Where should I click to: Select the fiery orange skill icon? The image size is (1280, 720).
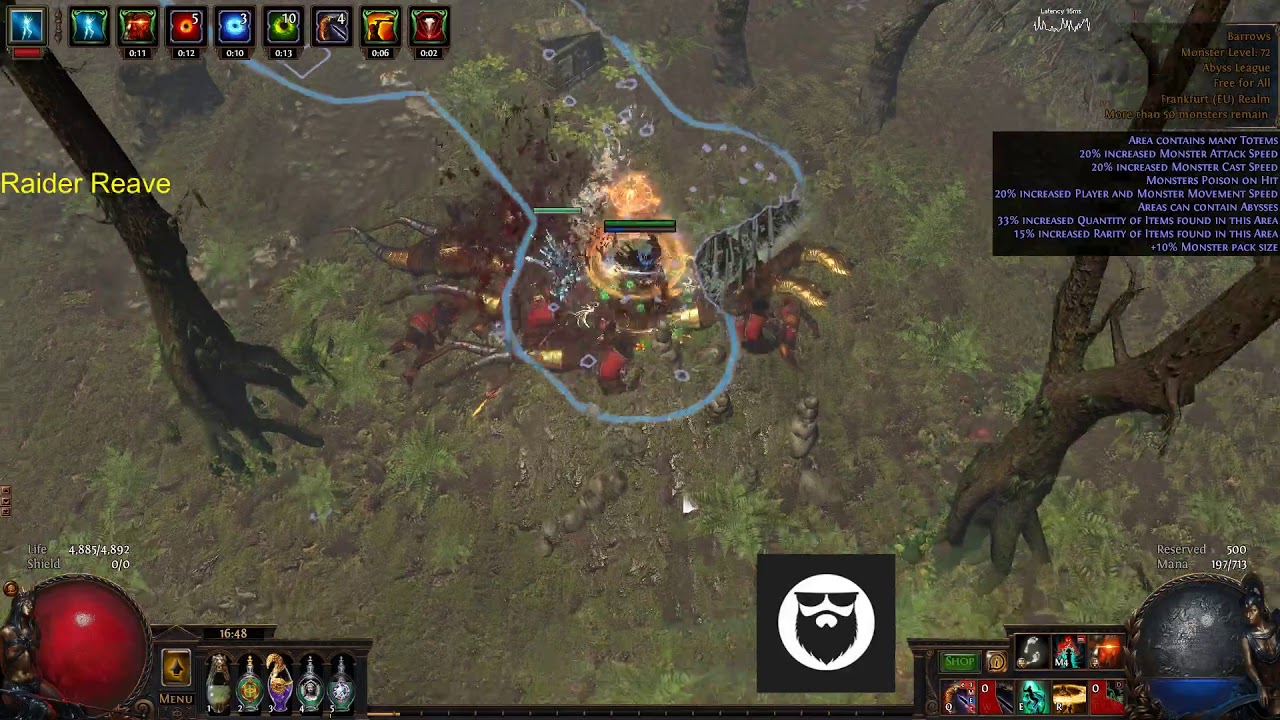click(1105, 652)
